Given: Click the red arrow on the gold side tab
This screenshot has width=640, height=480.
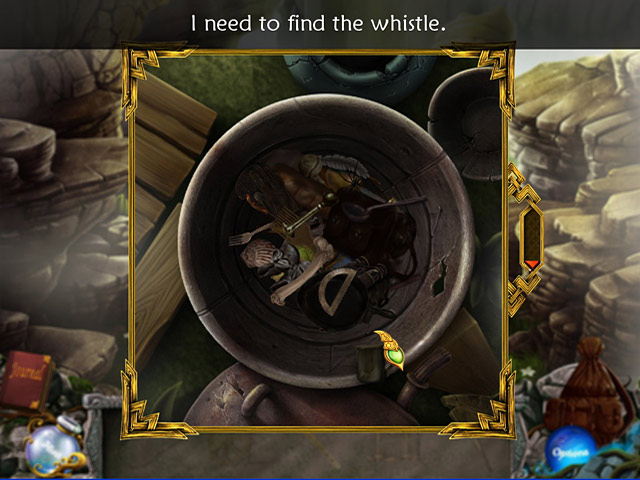Looking at the screenshot, I should (x=532, y=264).
